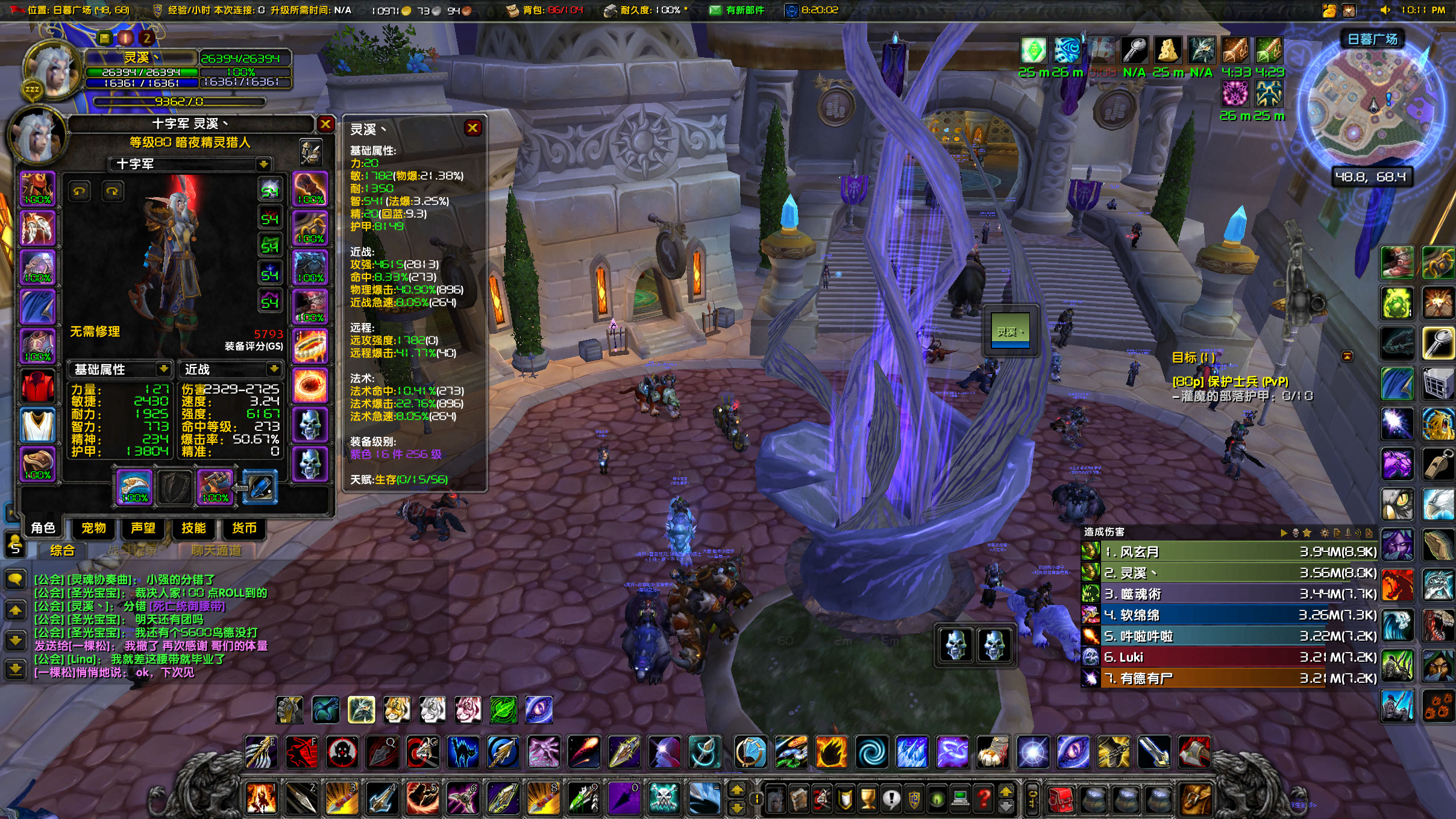1456x819 pixels.
Task: Click the yellow exclamation quest marker on minimap
Action: (1389, 99)
